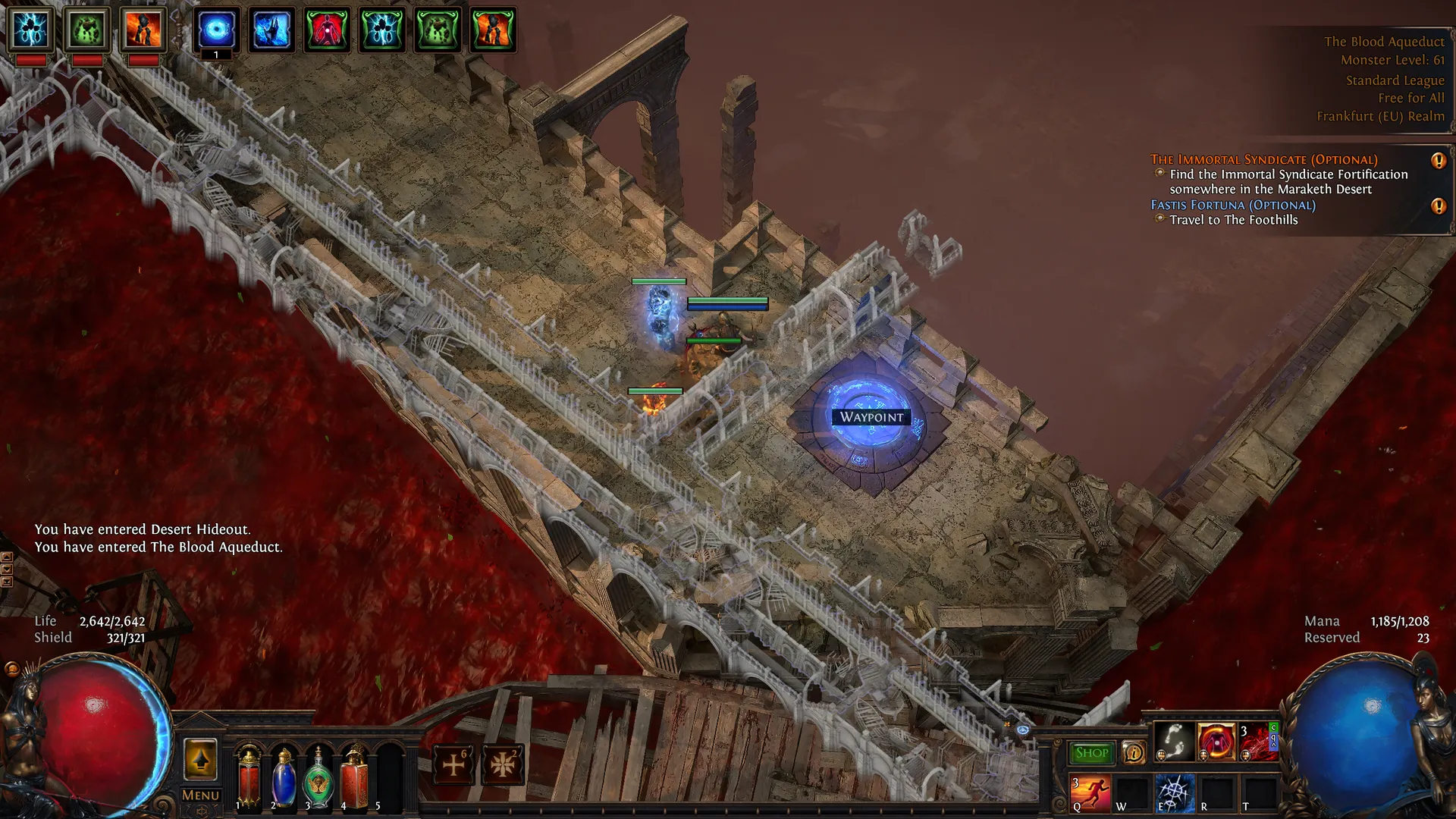
Task: Select the Fastis Fortuna quest entry
Action: [1232, 205]
